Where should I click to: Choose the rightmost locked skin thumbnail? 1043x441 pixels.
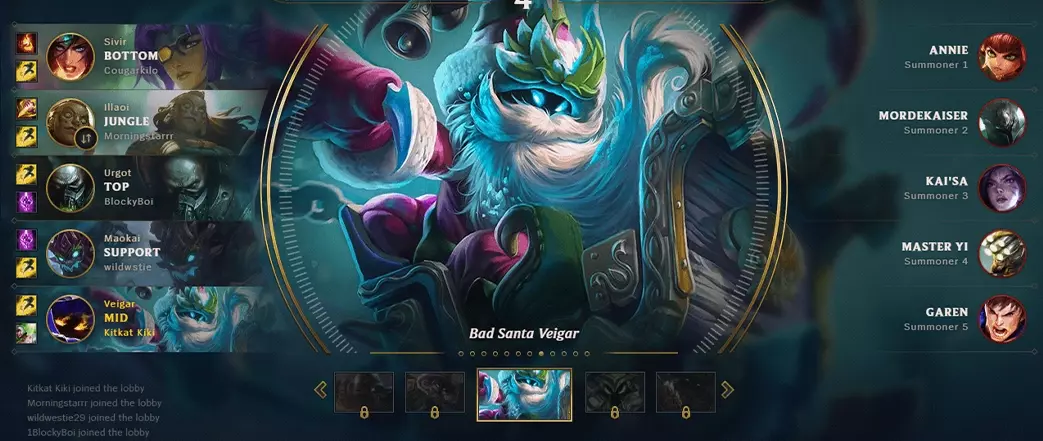685,393
